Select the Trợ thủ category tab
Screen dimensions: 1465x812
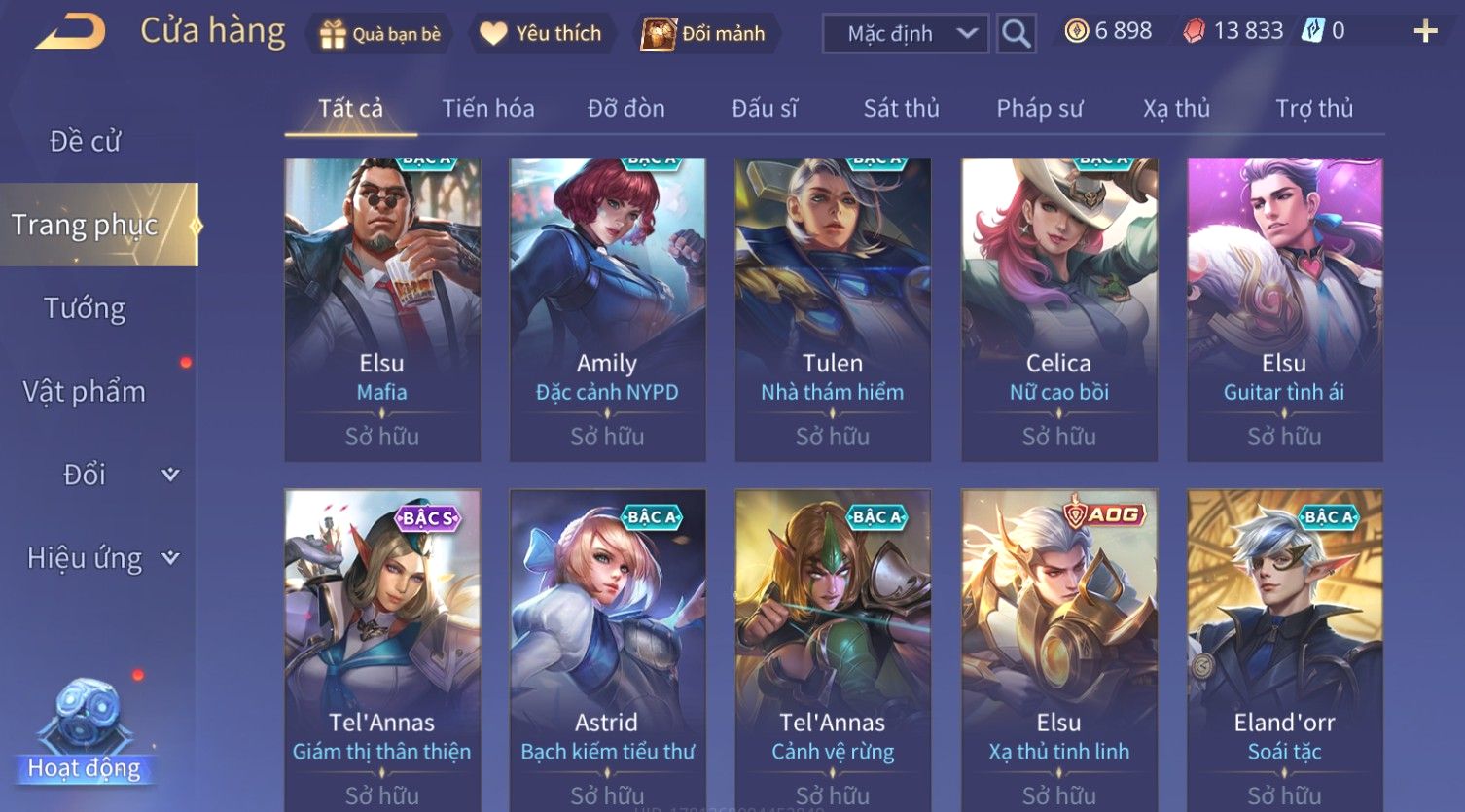coord(1314,108)
